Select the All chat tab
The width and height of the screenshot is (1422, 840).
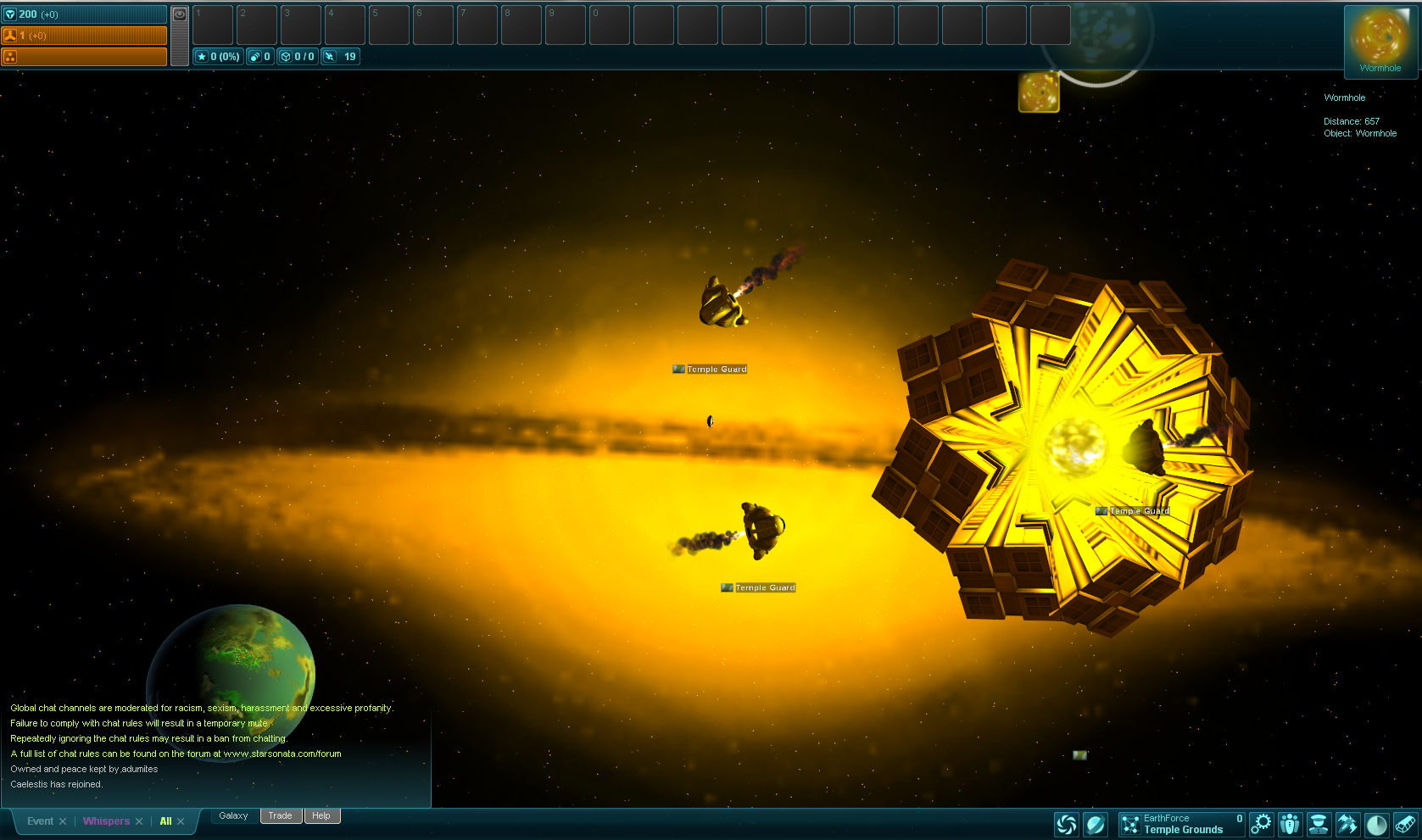[x=165, y=821]
